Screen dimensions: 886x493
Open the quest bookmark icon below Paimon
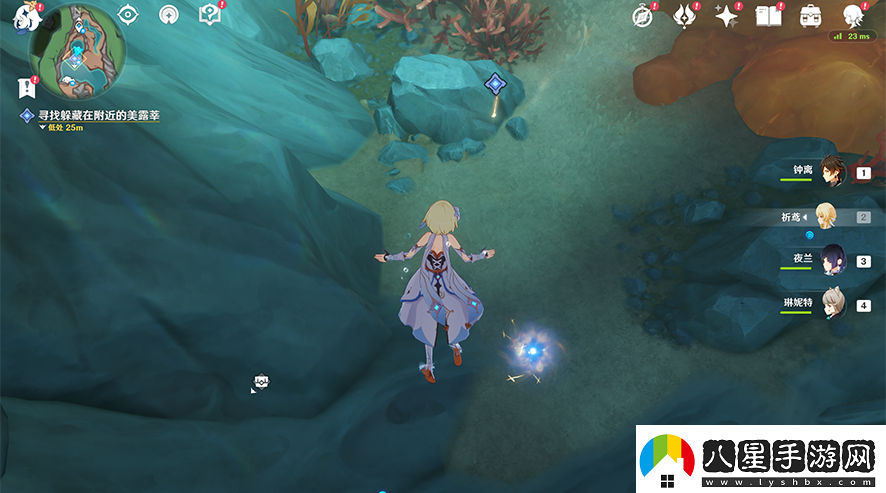tap(27, 87)
